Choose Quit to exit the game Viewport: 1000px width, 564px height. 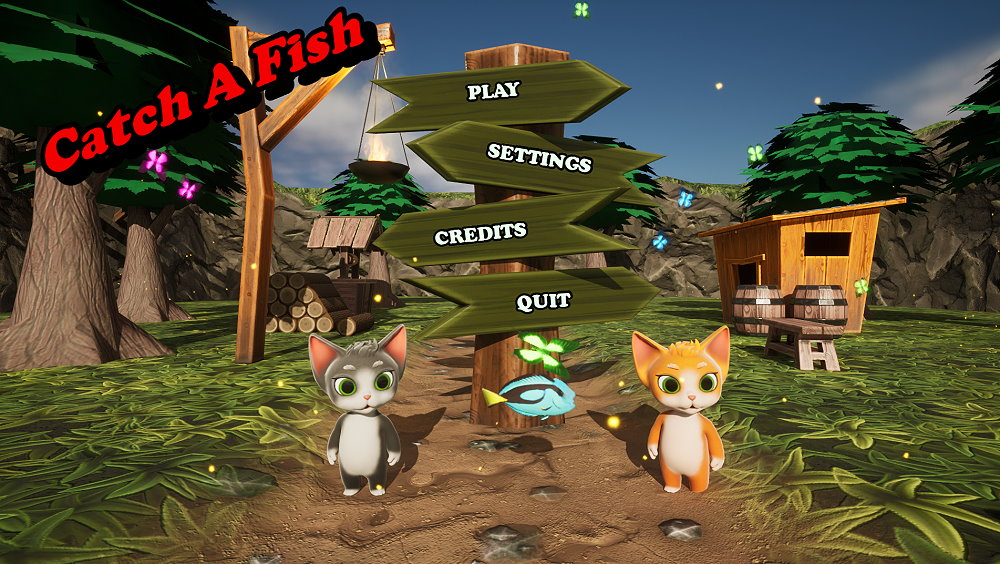tap(543, 300)
